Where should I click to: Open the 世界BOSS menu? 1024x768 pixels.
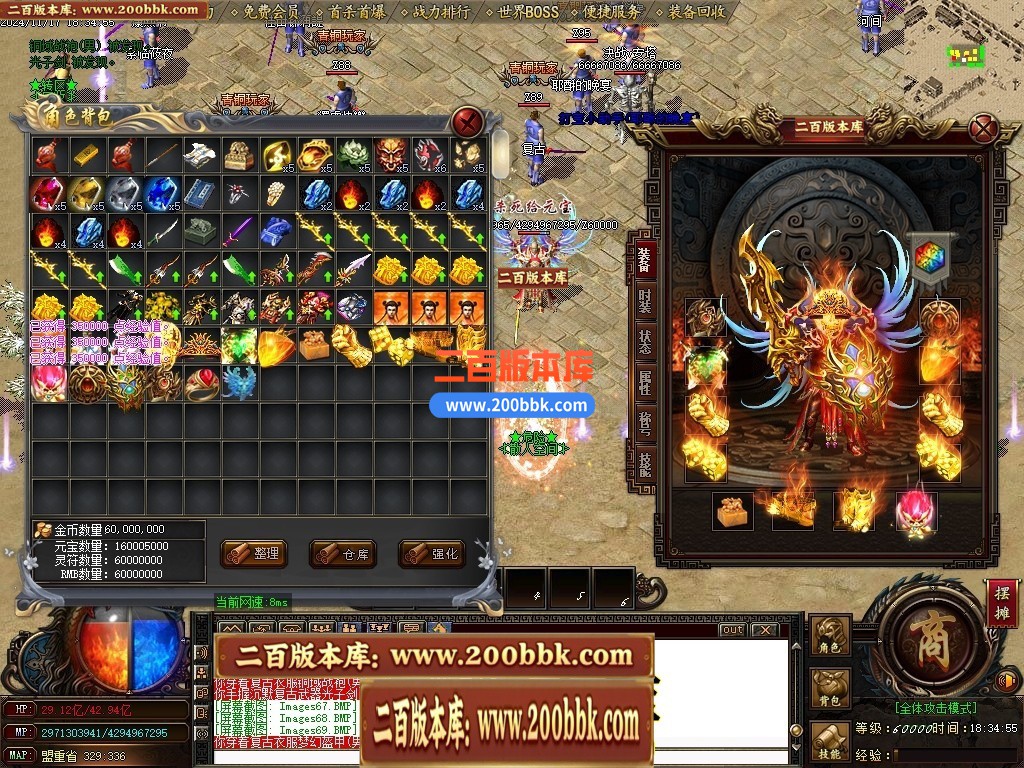point(528,12)
